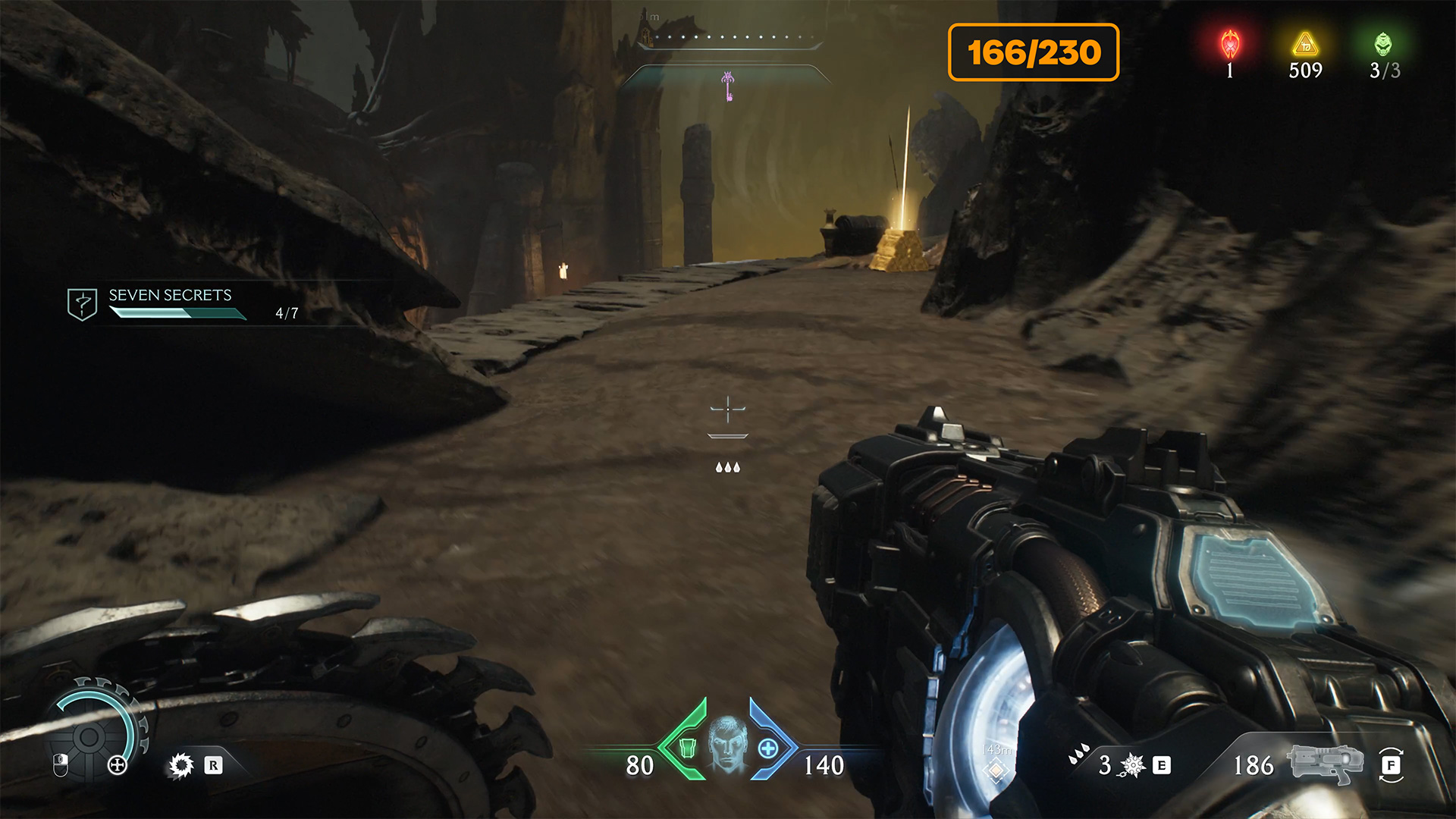Click the shield saw circular gauge
The image size is (1456, 819).
click(91, 735)
